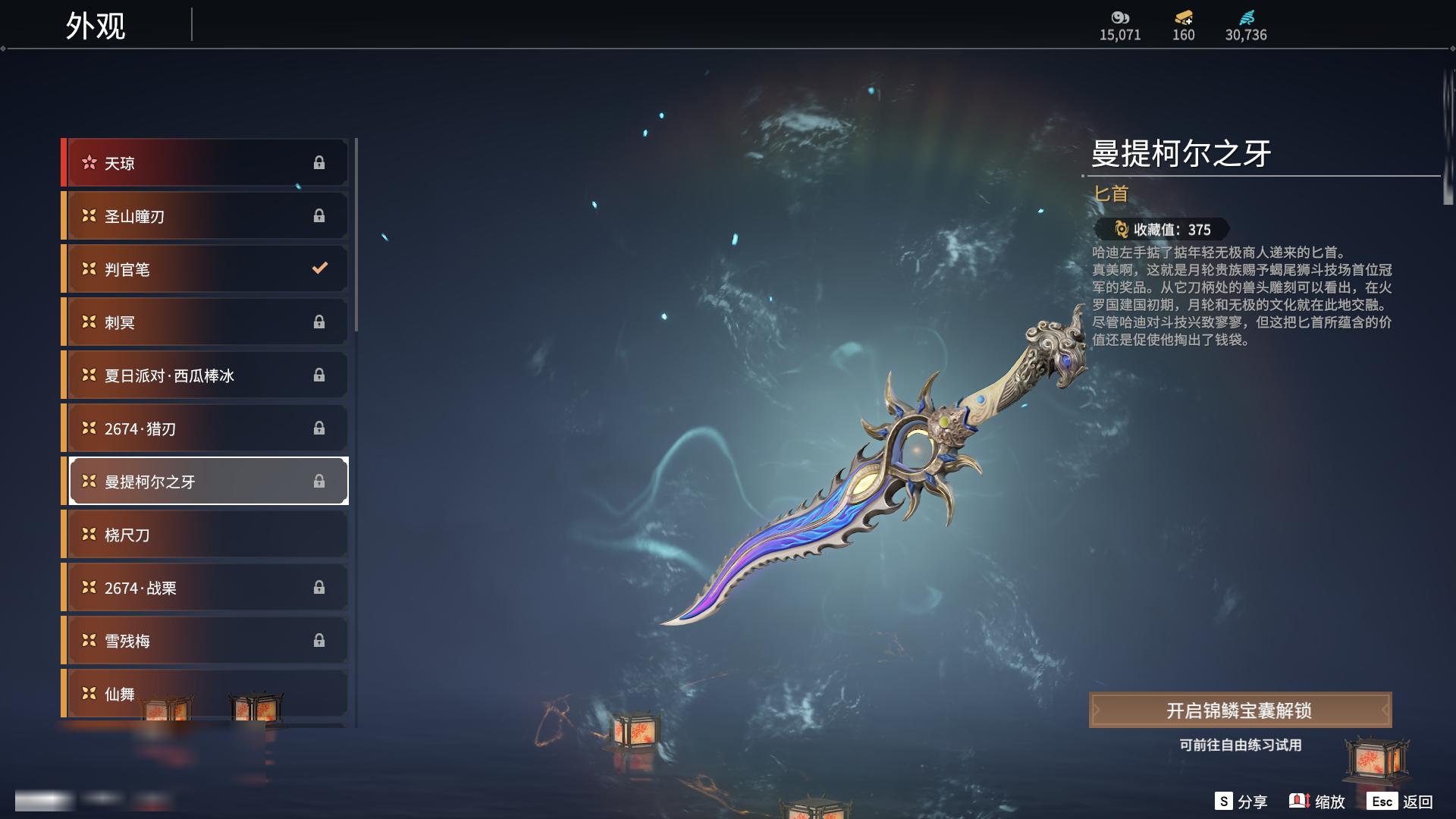This screenshot has height=819, width=1456.
Task: Click the skin list scrollbar
Action: tap(356, 235)
